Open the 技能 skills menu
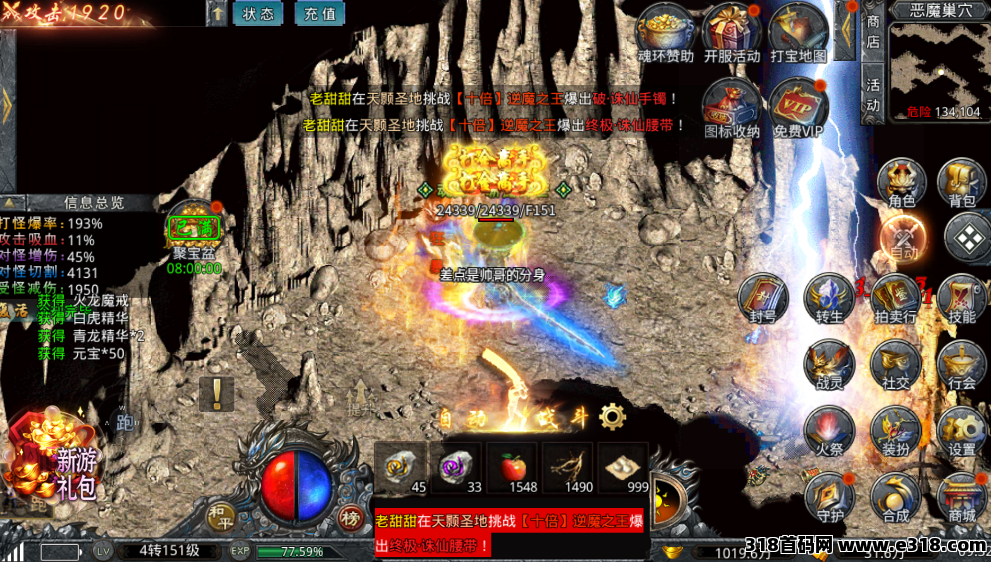 (962, 299)
